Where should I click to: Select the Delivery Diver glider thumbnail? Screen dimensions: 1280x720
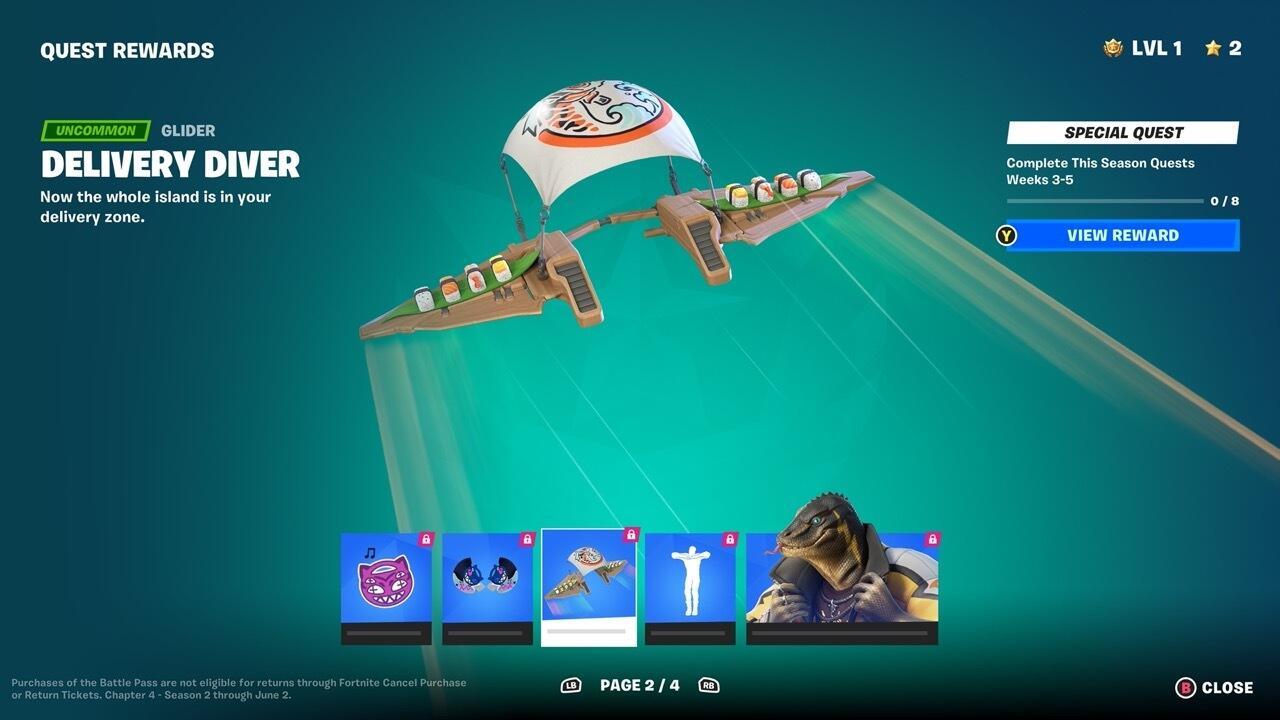pos(588,580)
